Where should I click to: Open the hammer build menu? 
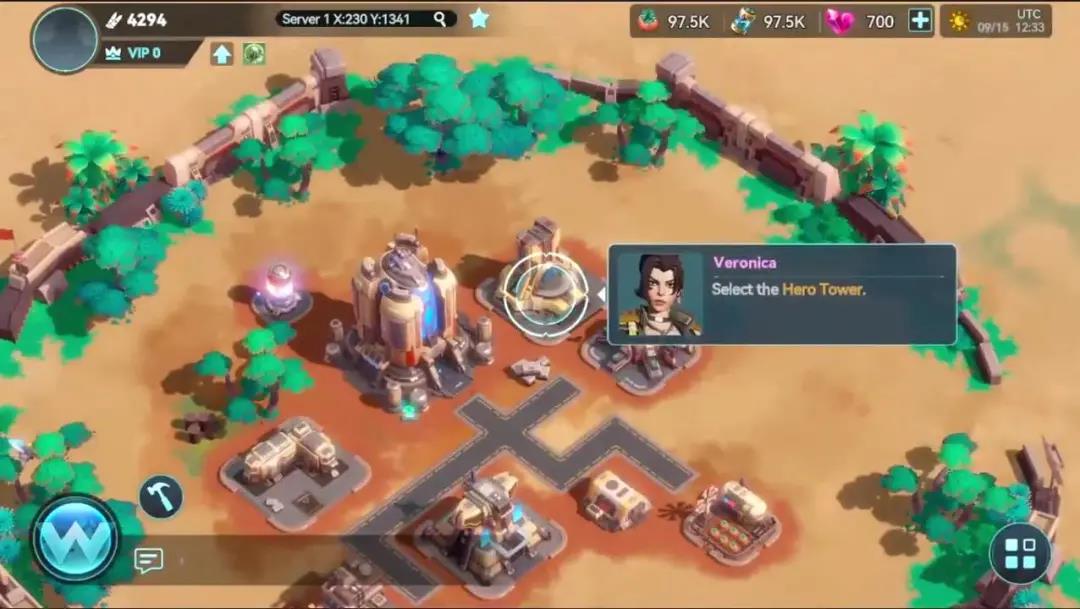click(x=161, y=496)
